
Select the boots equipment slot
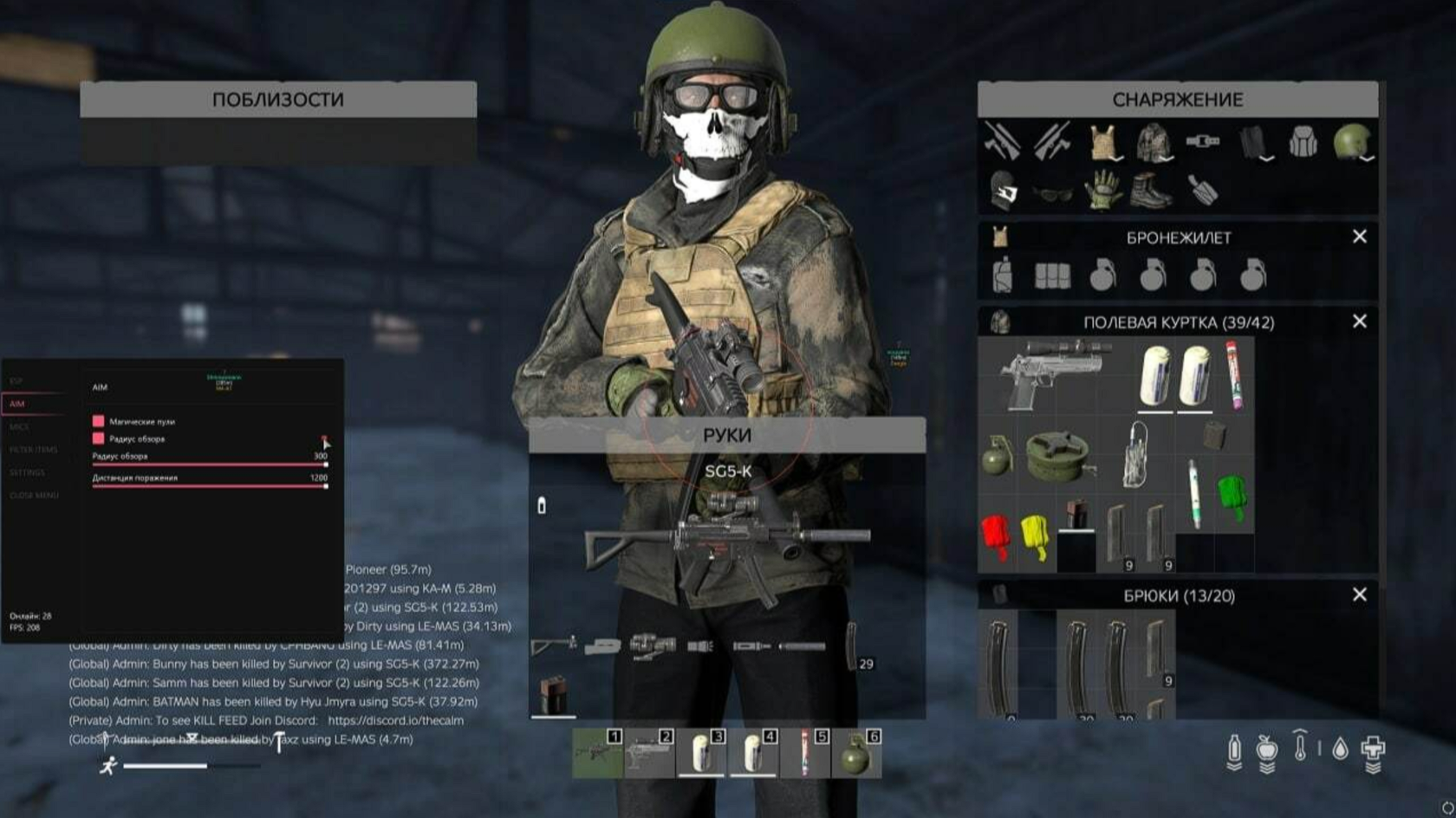pos(1151,188)
